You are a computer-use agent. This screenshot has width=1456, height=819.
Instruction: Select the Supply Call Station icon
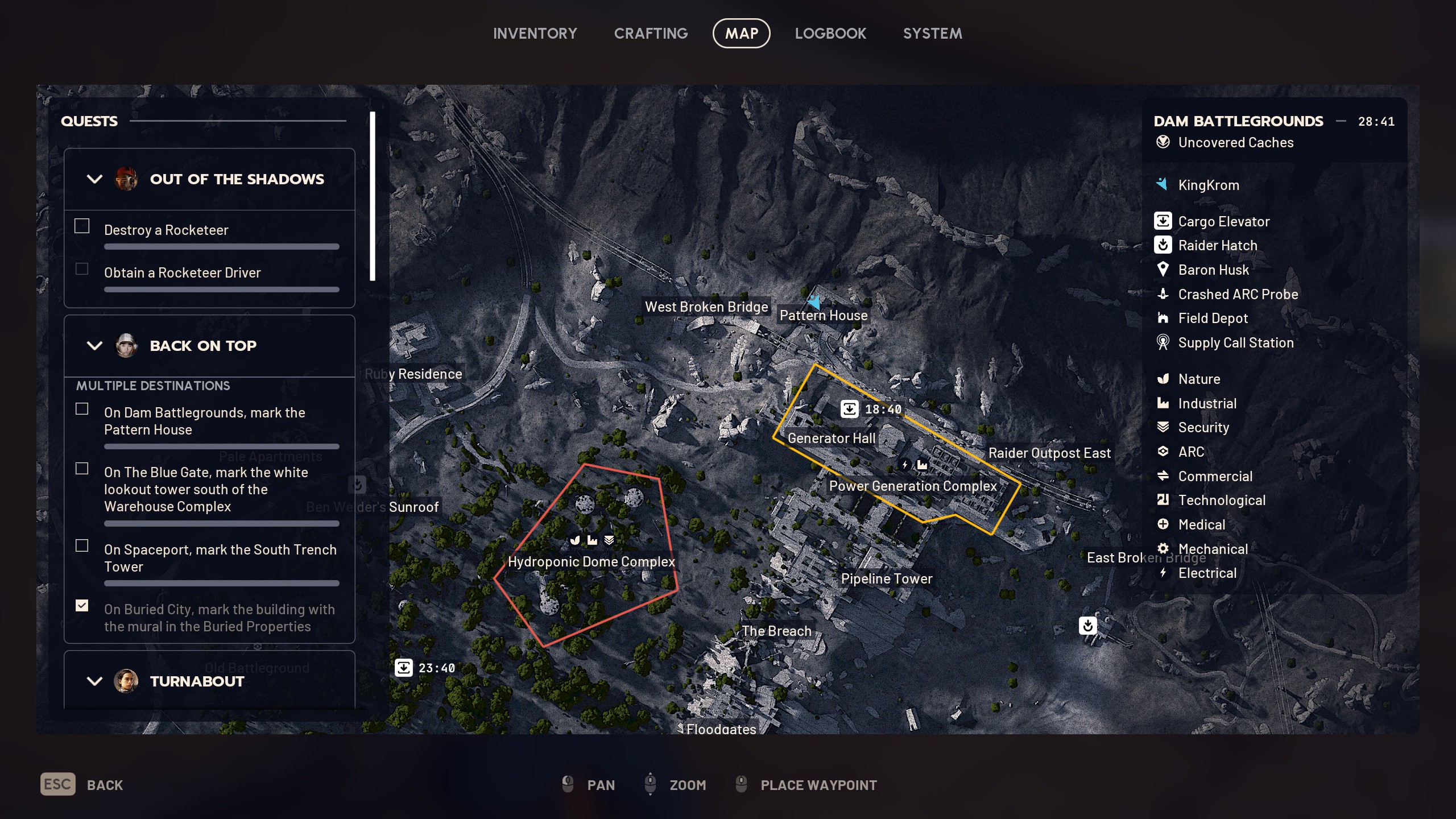coord(1164,342)
